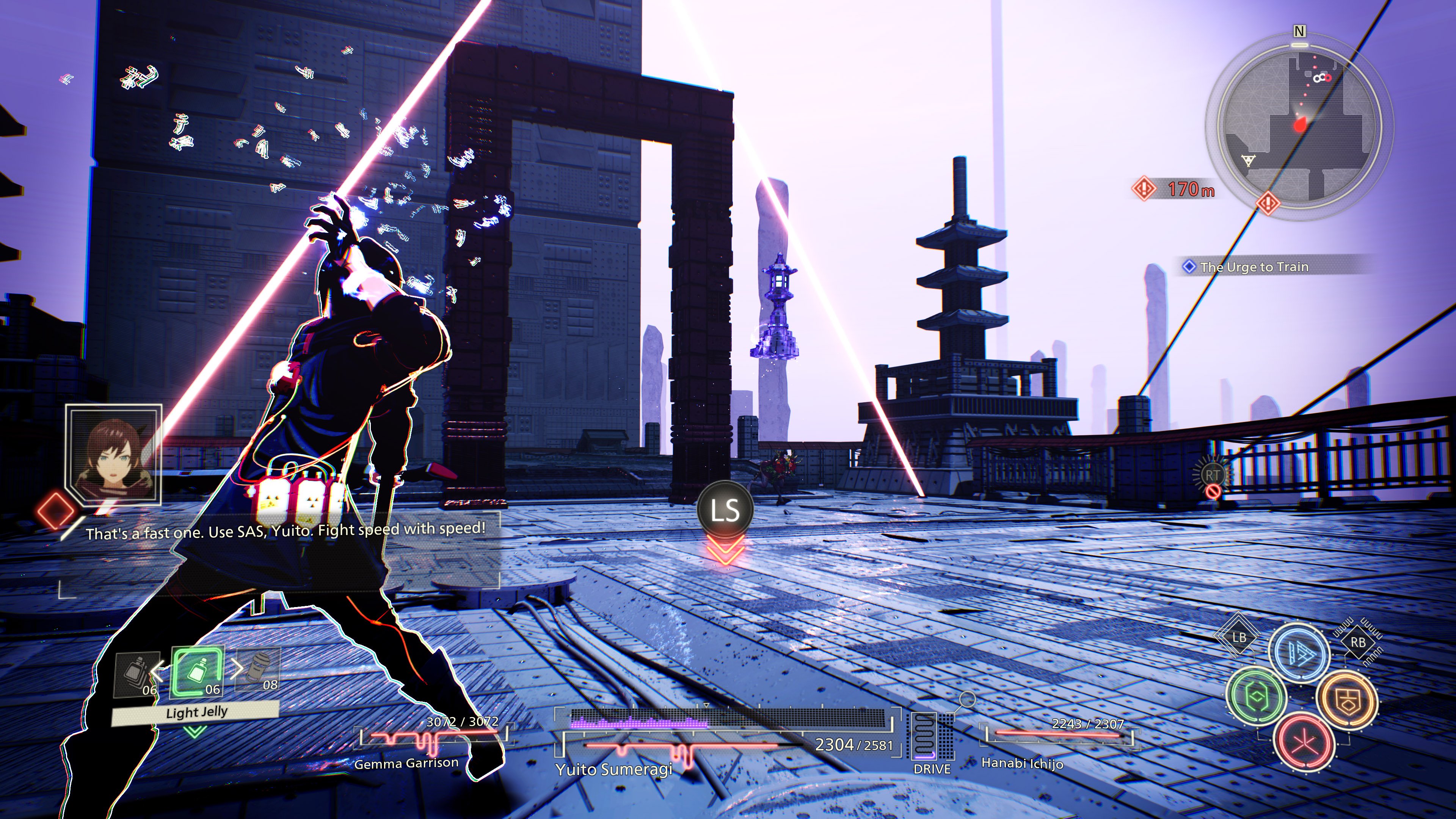This screenshot has height=819, width=1456.
Task: Click the red objective marker on minimap rim
Action: point(1267,202)
